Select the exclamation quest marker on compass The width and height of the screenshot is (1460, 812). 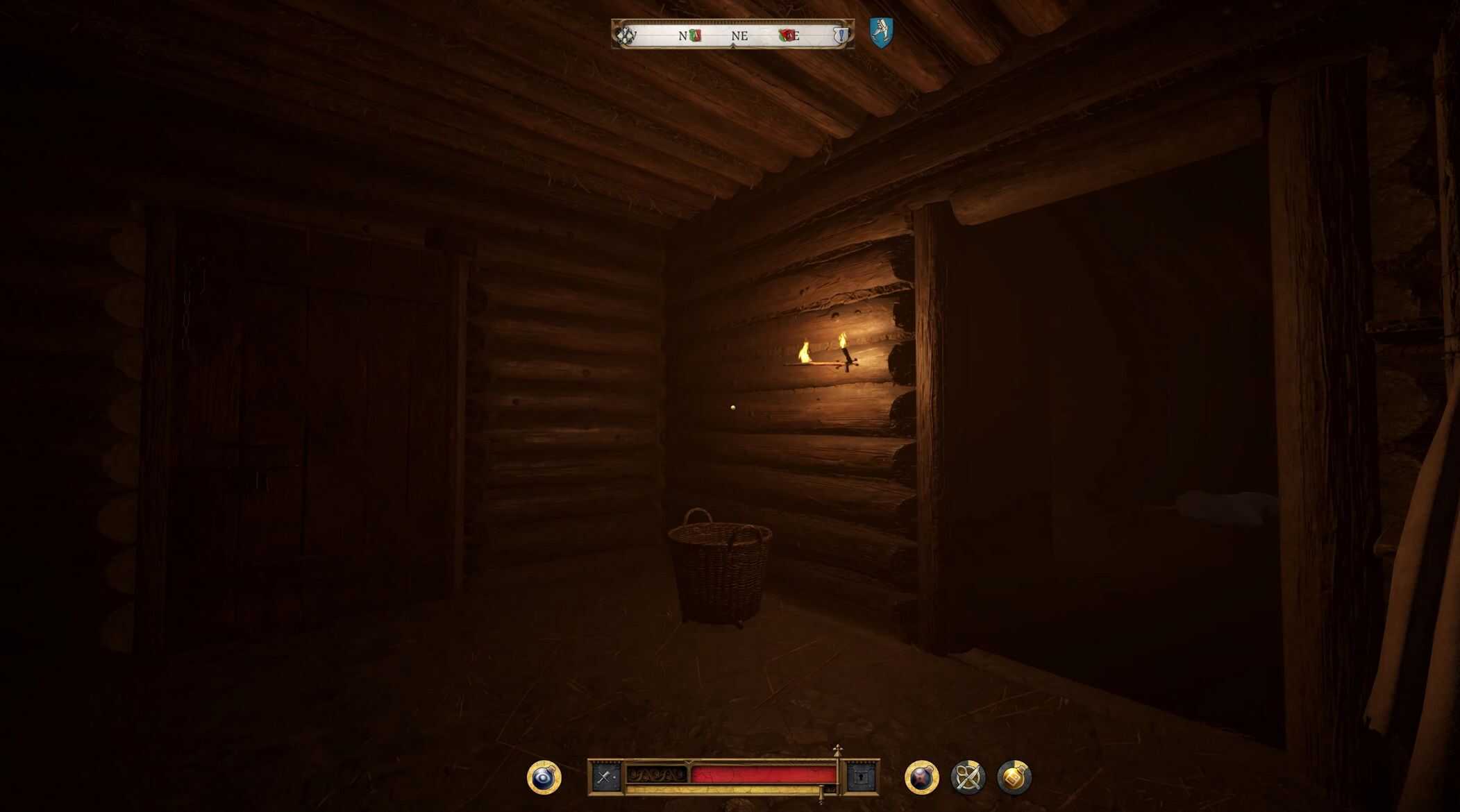pyautogui.click(x=841, y=35)
